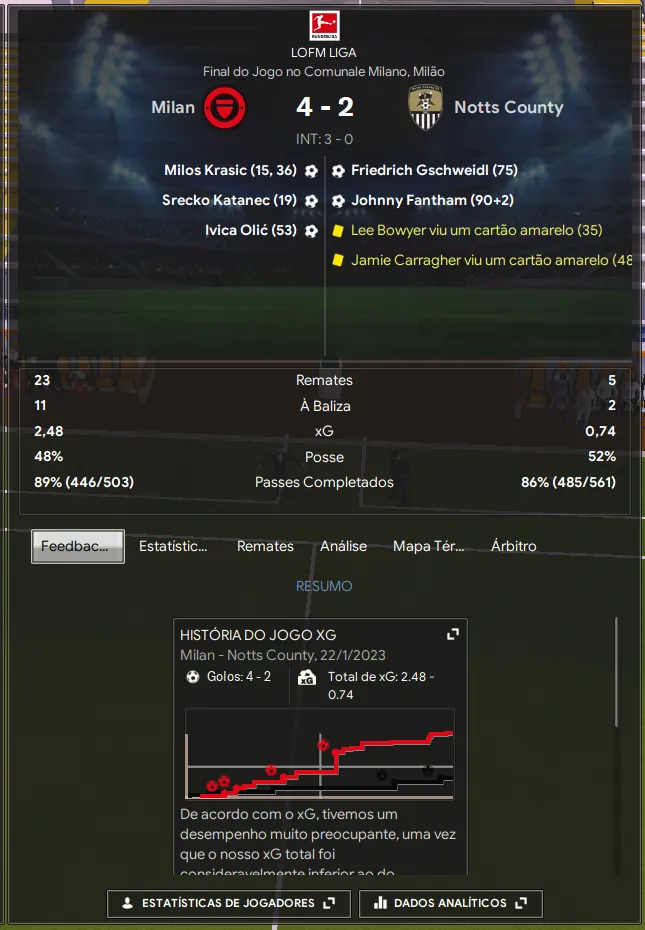This screenshot has height=930, width=645.
Task: Click the LOFM Liga competition name
Action: click(323, 52)
